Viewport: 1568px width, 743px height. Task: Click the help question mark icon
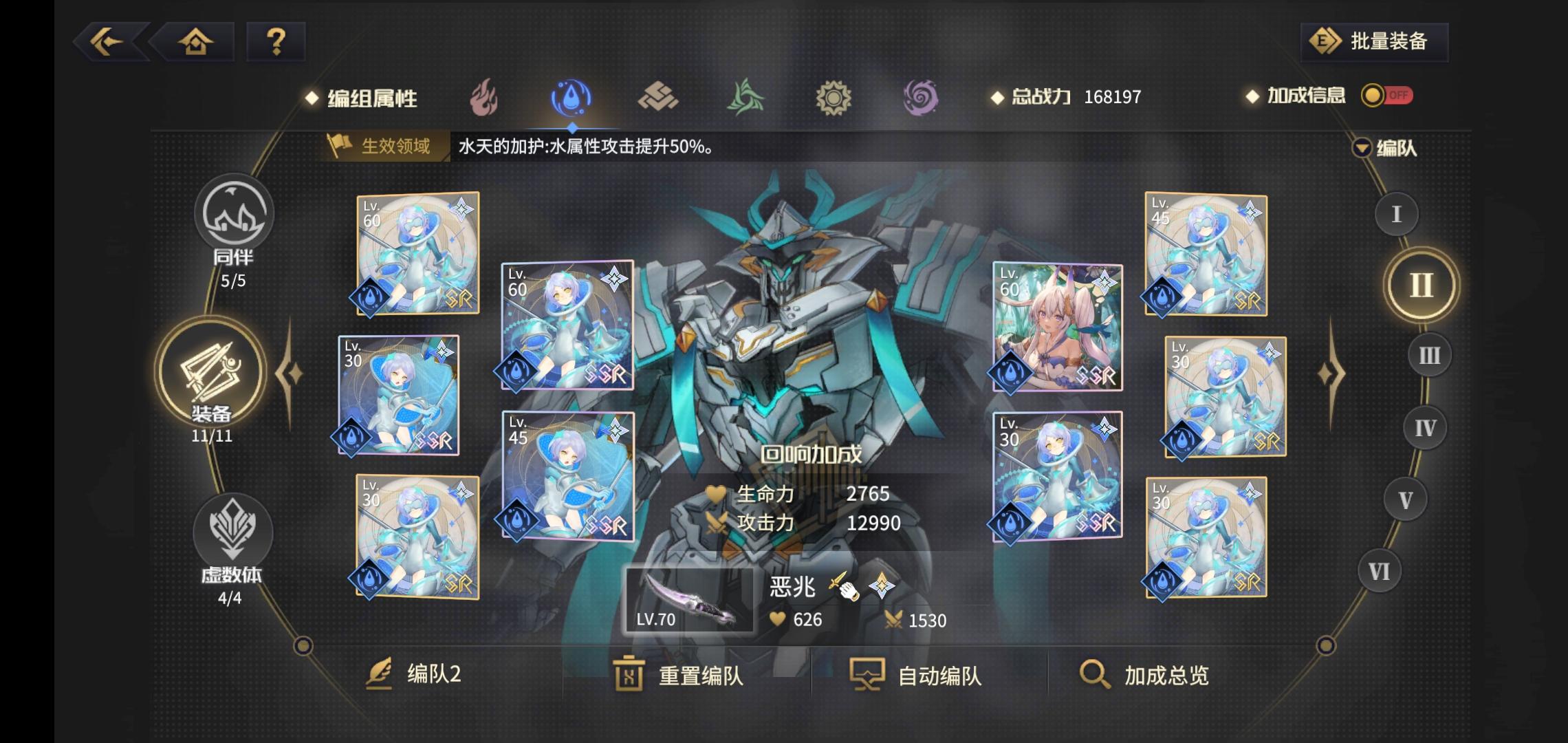[x=276, y=43]
